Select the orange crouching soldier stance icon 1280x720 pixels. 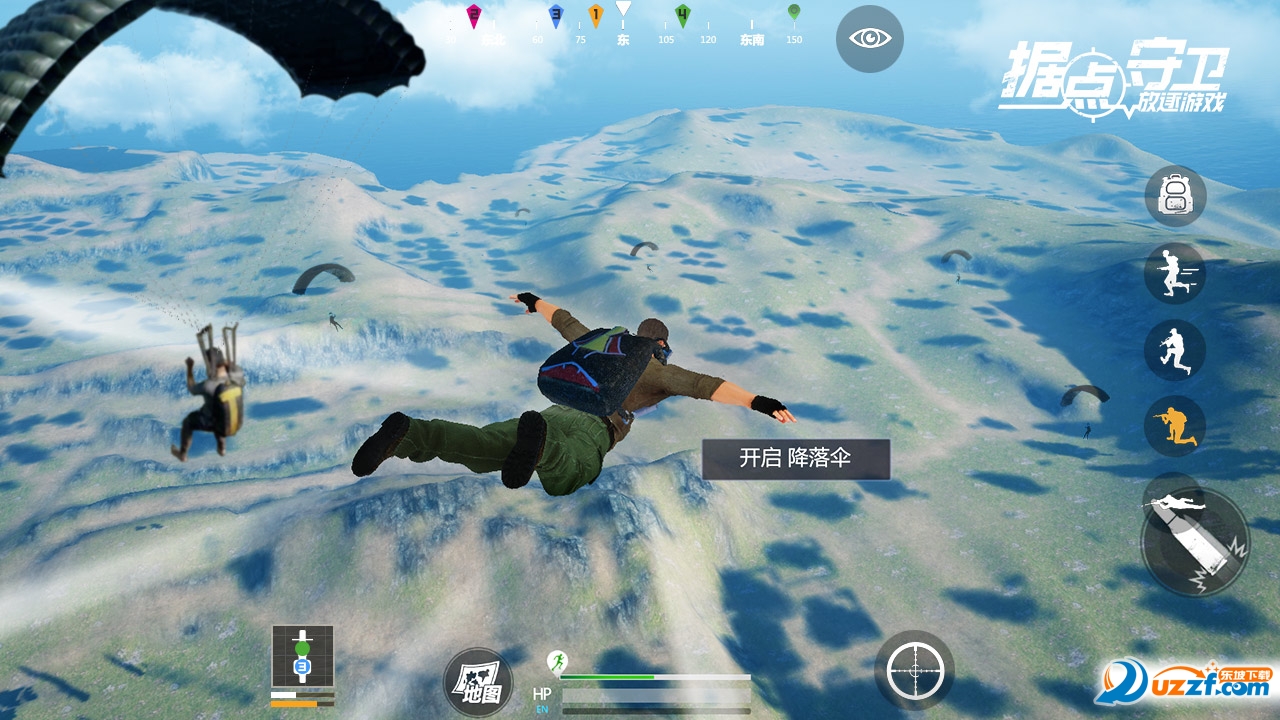point(1174,426)
